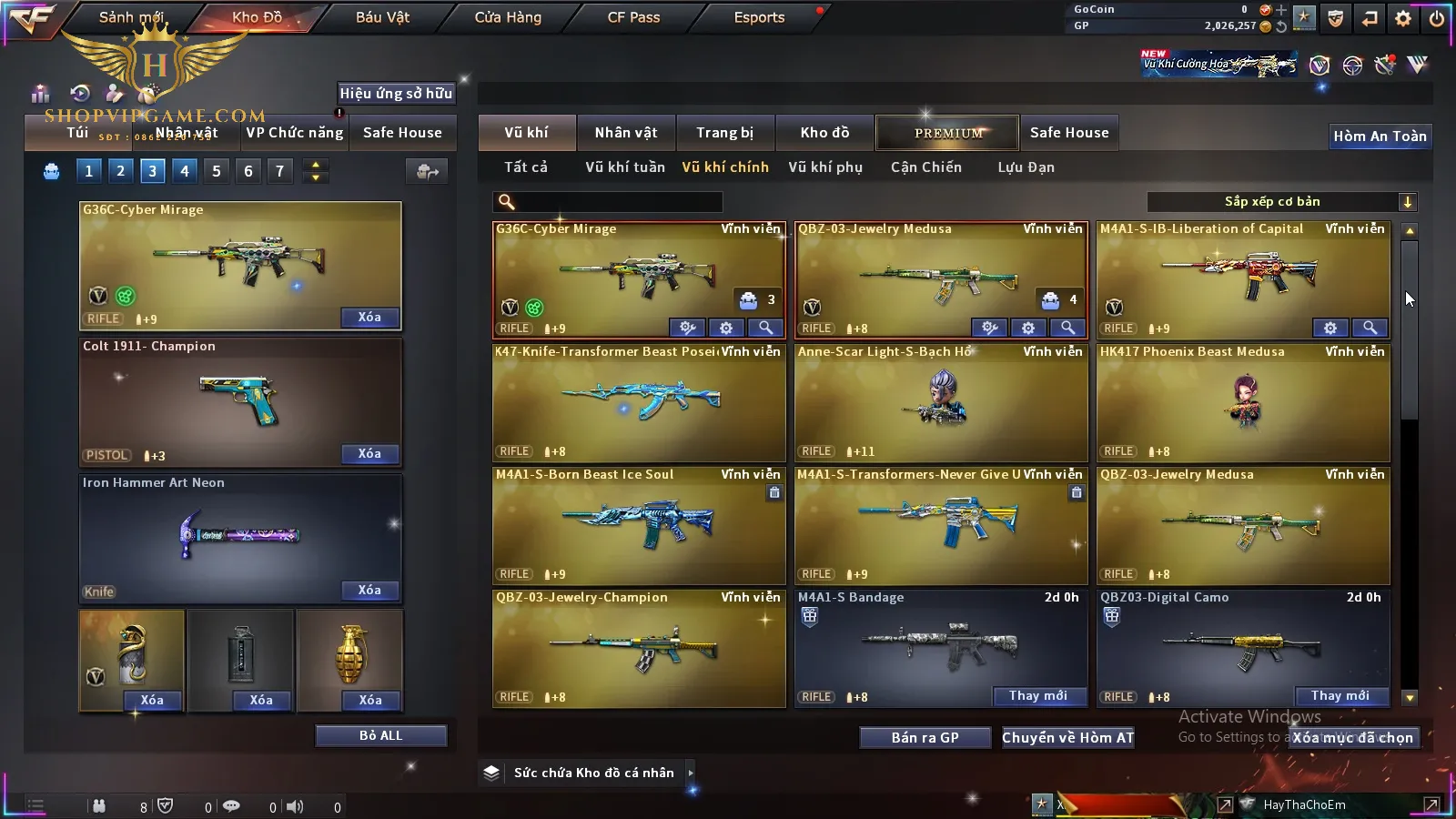Click Chuyển về Hòm AT button
This screenshot has width=1456, height=819.
pos(1068,738)
